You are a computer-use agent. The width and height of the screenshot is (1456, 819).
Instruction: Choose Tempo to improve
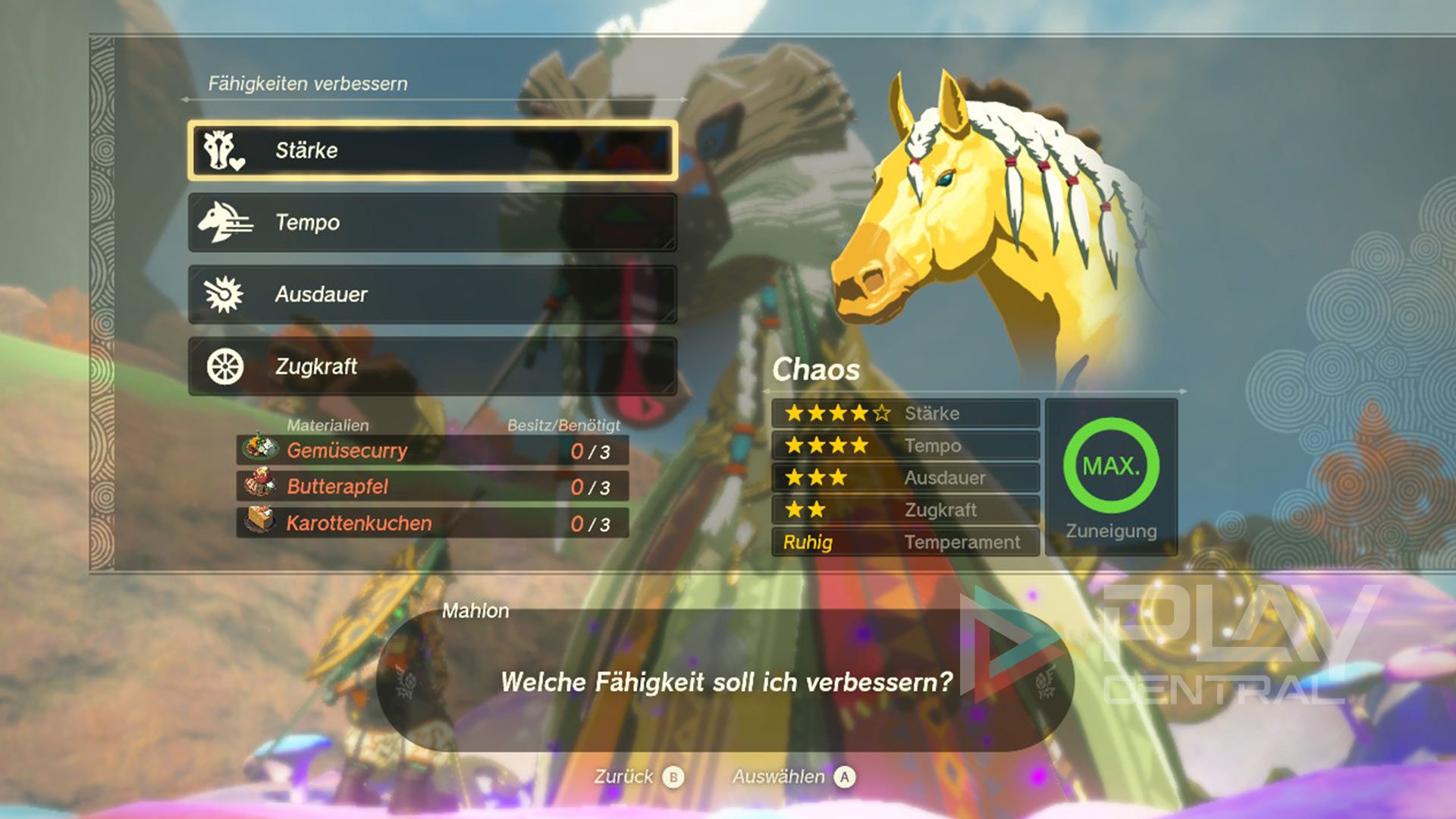tap(432, 222)
